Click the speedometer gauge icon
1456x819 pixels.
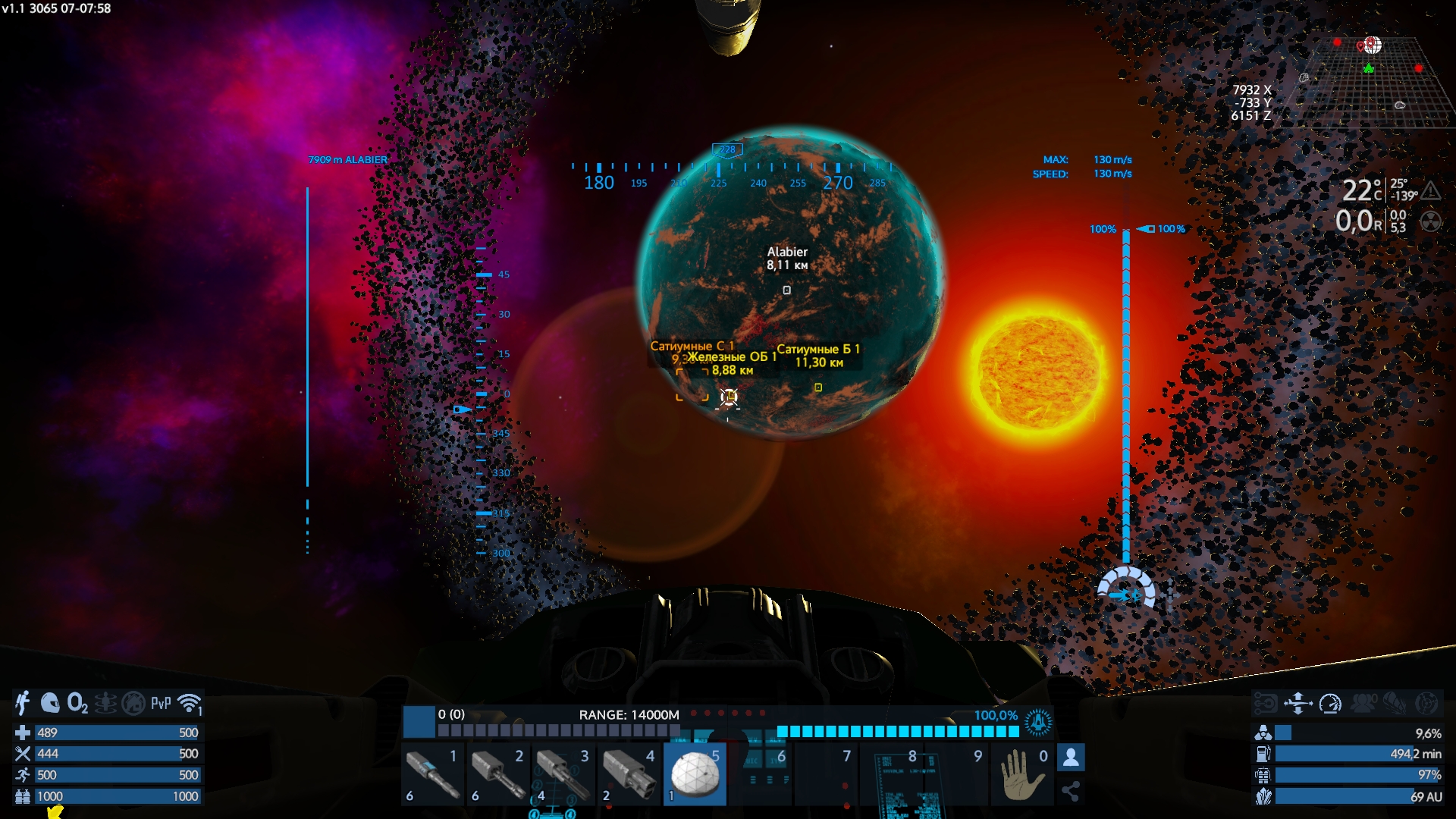point(1330,704)
